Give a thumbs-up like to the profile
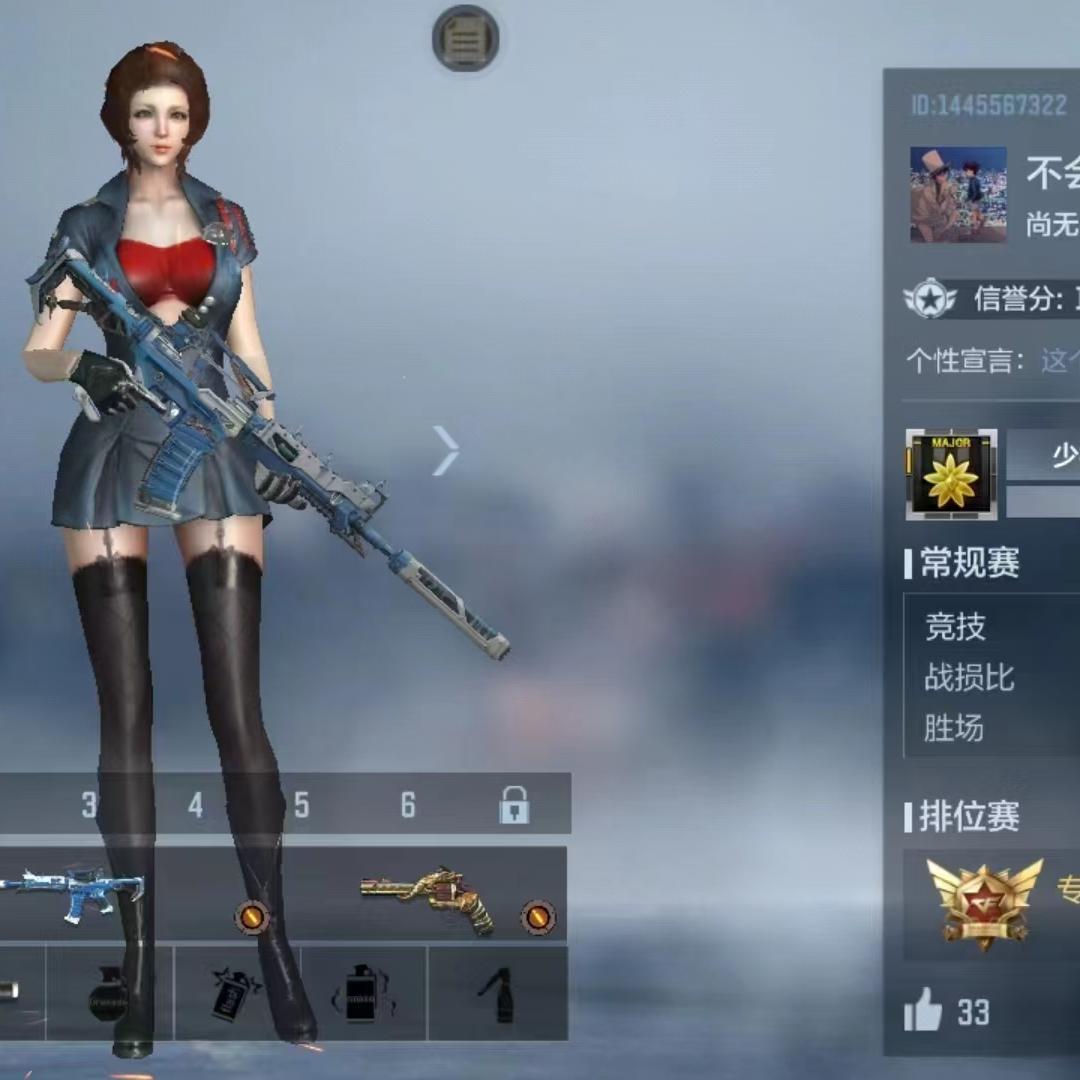 pos(923,1013)
